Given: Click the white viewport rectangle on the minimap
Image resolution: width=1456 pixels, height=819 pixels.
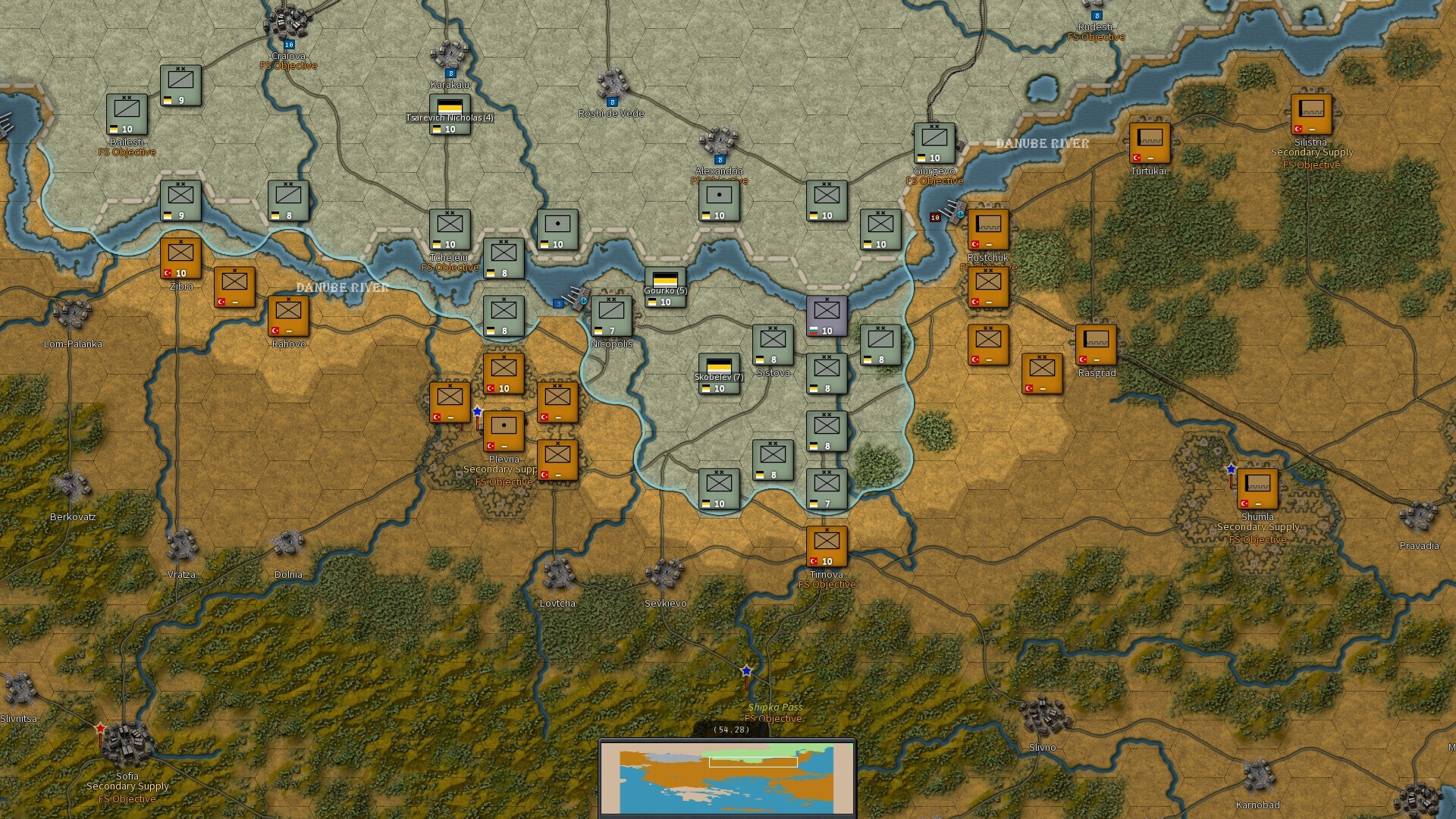Looking at the screenshot, I should click(752, 761).
